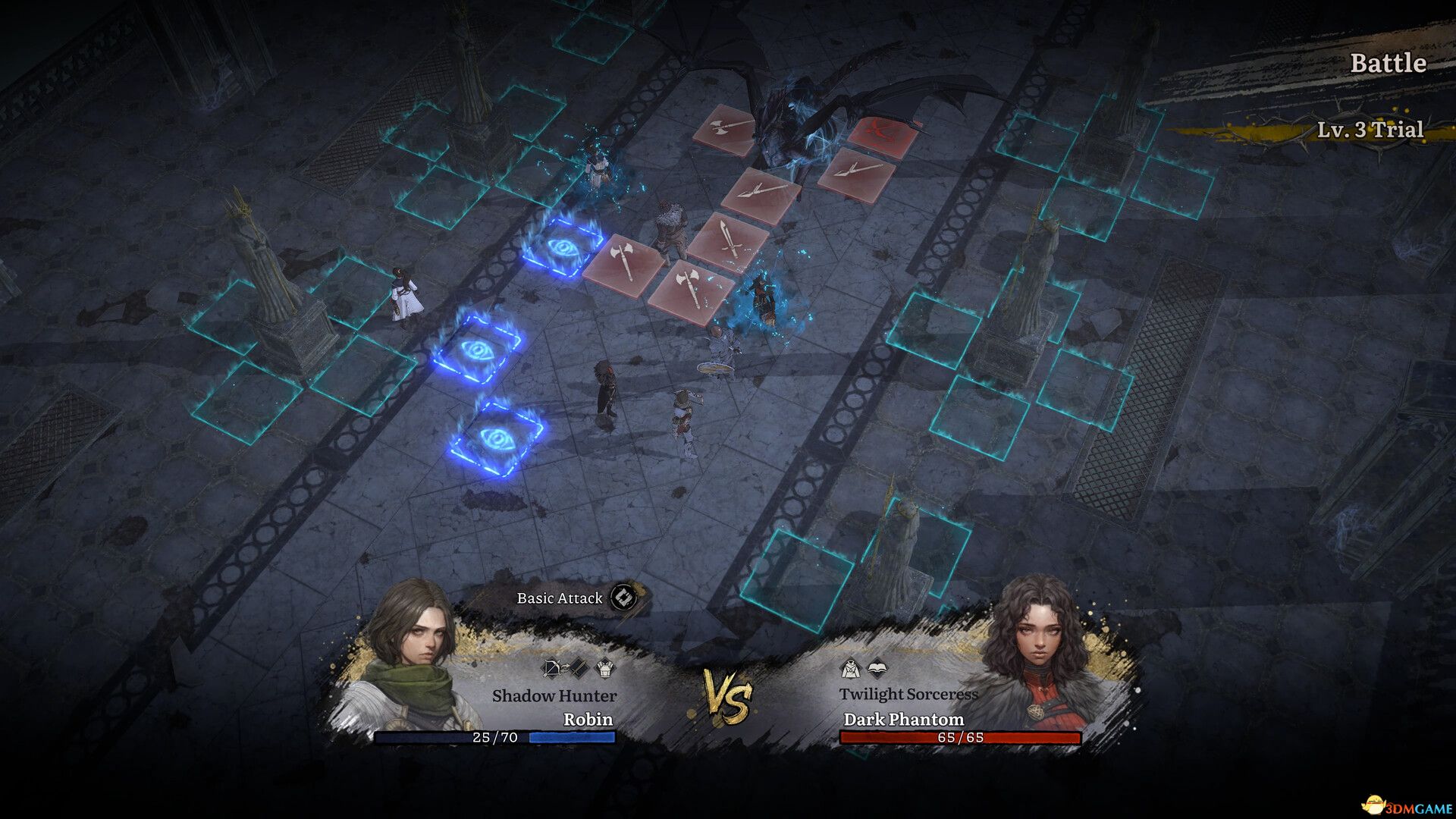The width and height of the screenshot is (1456, 819).
Task: Select the Basic Attack icon
Action: [623, 598]
